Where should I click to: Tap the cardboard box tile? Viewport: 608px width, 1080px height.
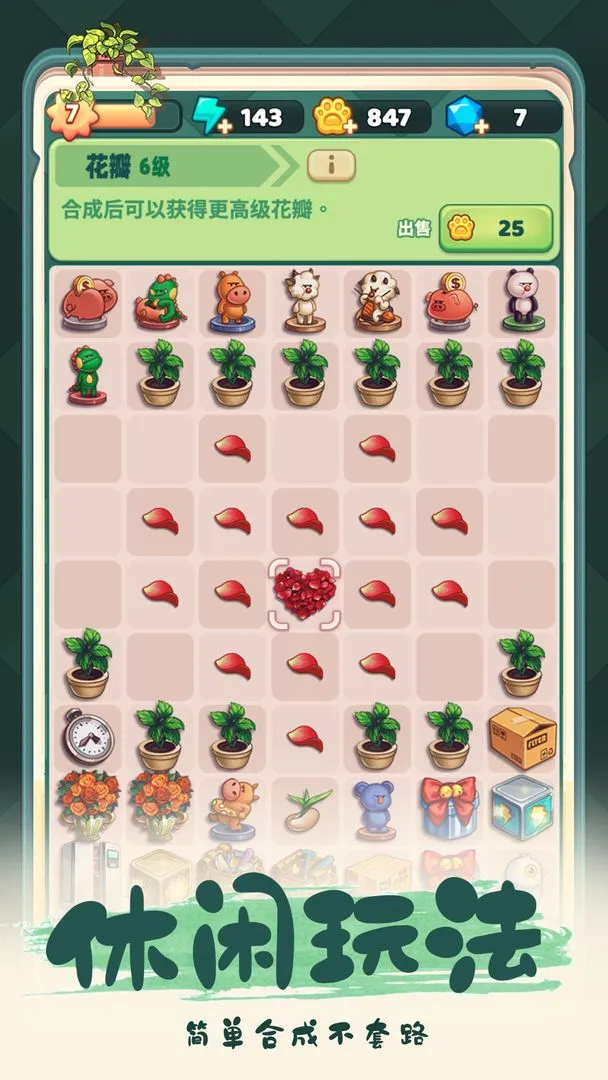coord(521,737)
